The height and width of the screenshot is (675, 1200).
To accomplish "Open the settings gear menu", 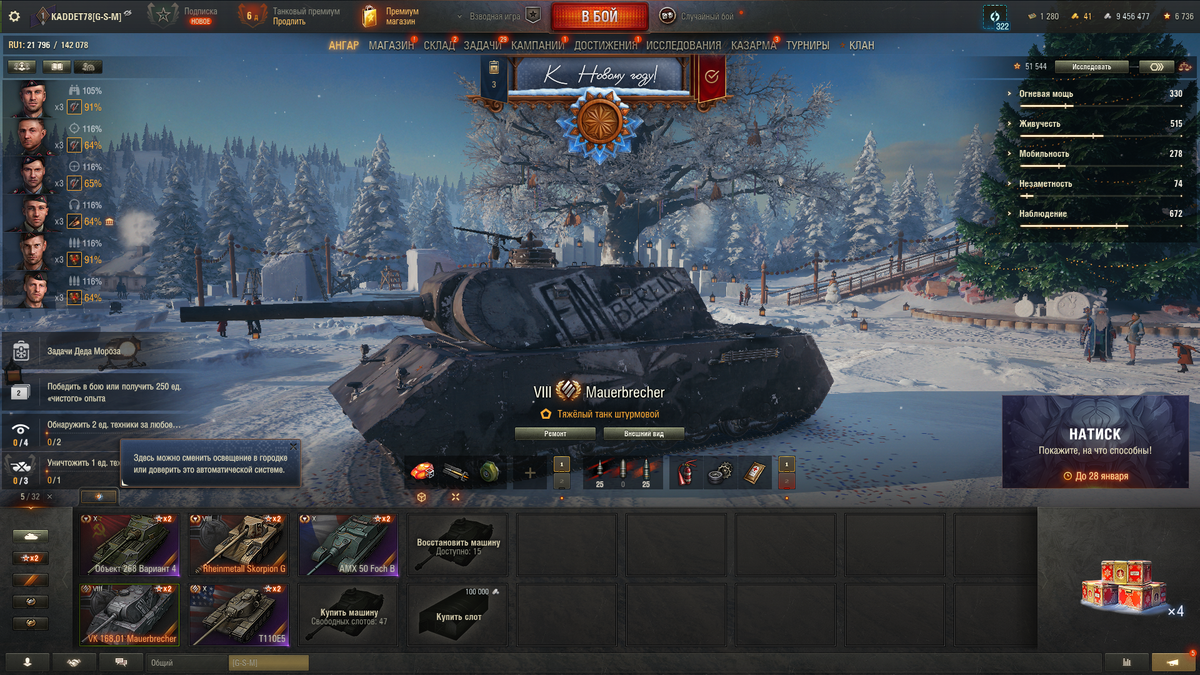I will (14, 16).
